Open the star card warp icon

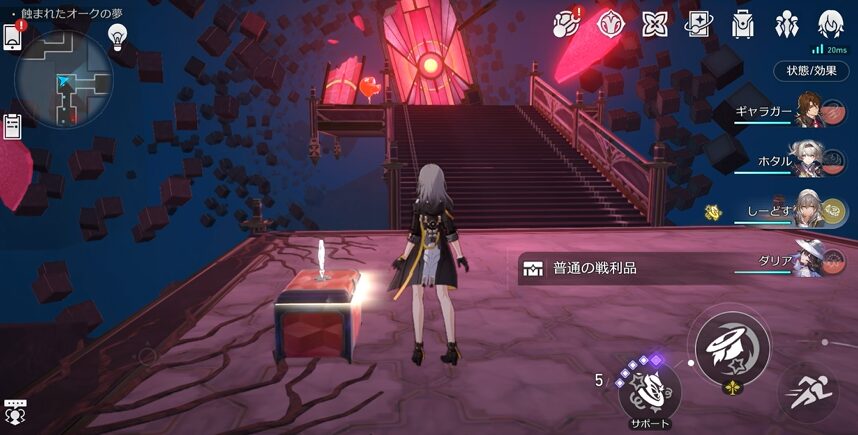pos(697,23)
